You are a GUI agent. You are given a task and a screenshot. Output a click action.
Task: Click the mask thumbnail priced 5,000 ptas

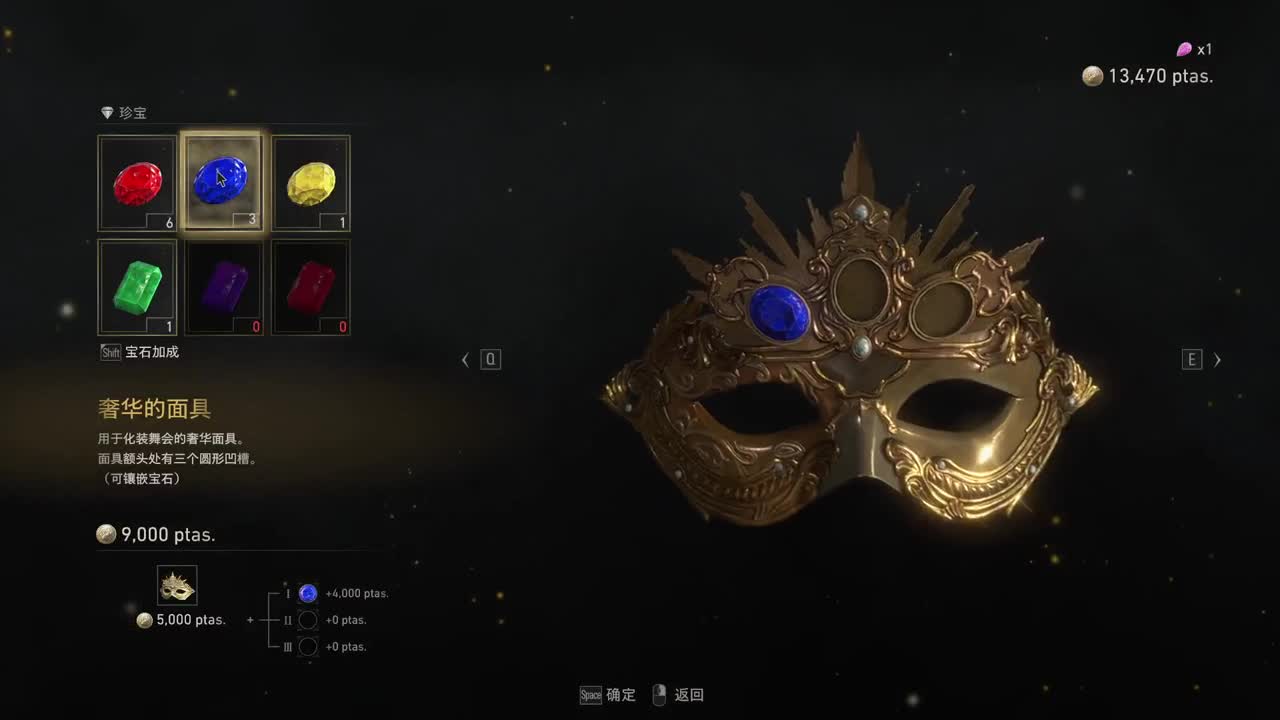click(x=177, y=585)
